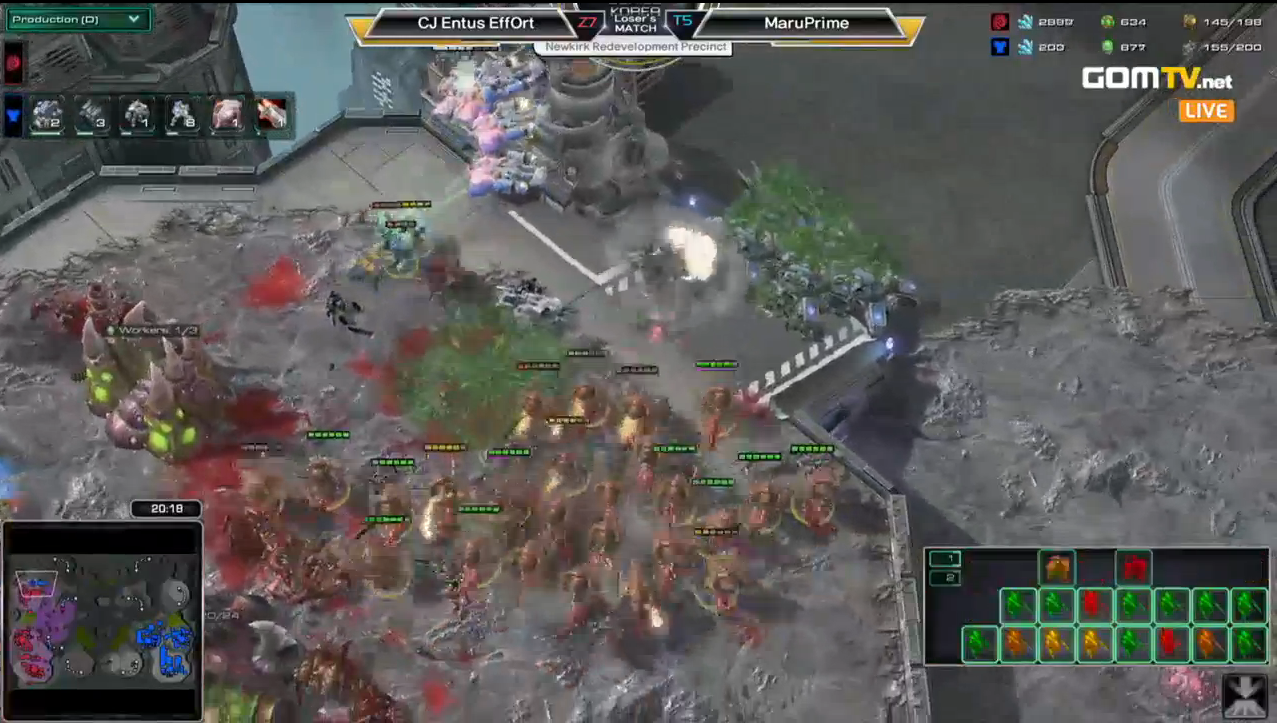
Task: Open the Production (D) dropdown
Action: (77, 19)
